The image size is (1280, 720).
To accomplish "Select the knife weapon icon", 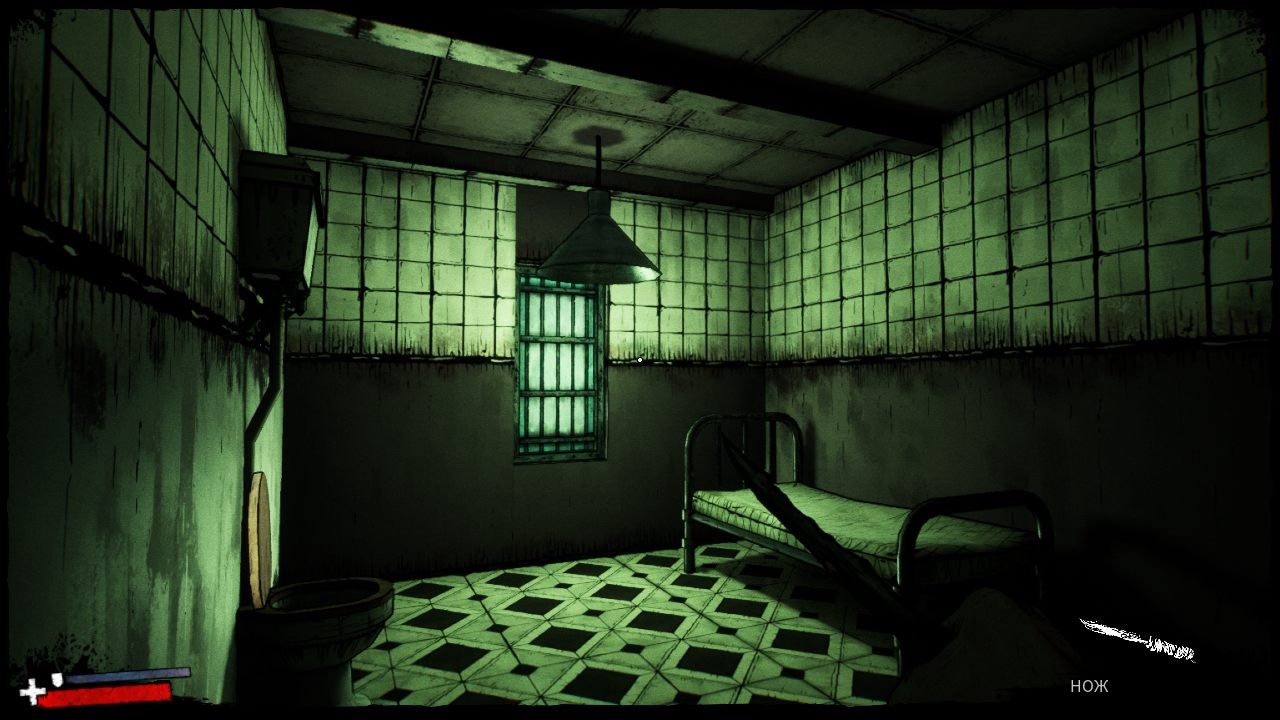I will tap(1137, 640).
